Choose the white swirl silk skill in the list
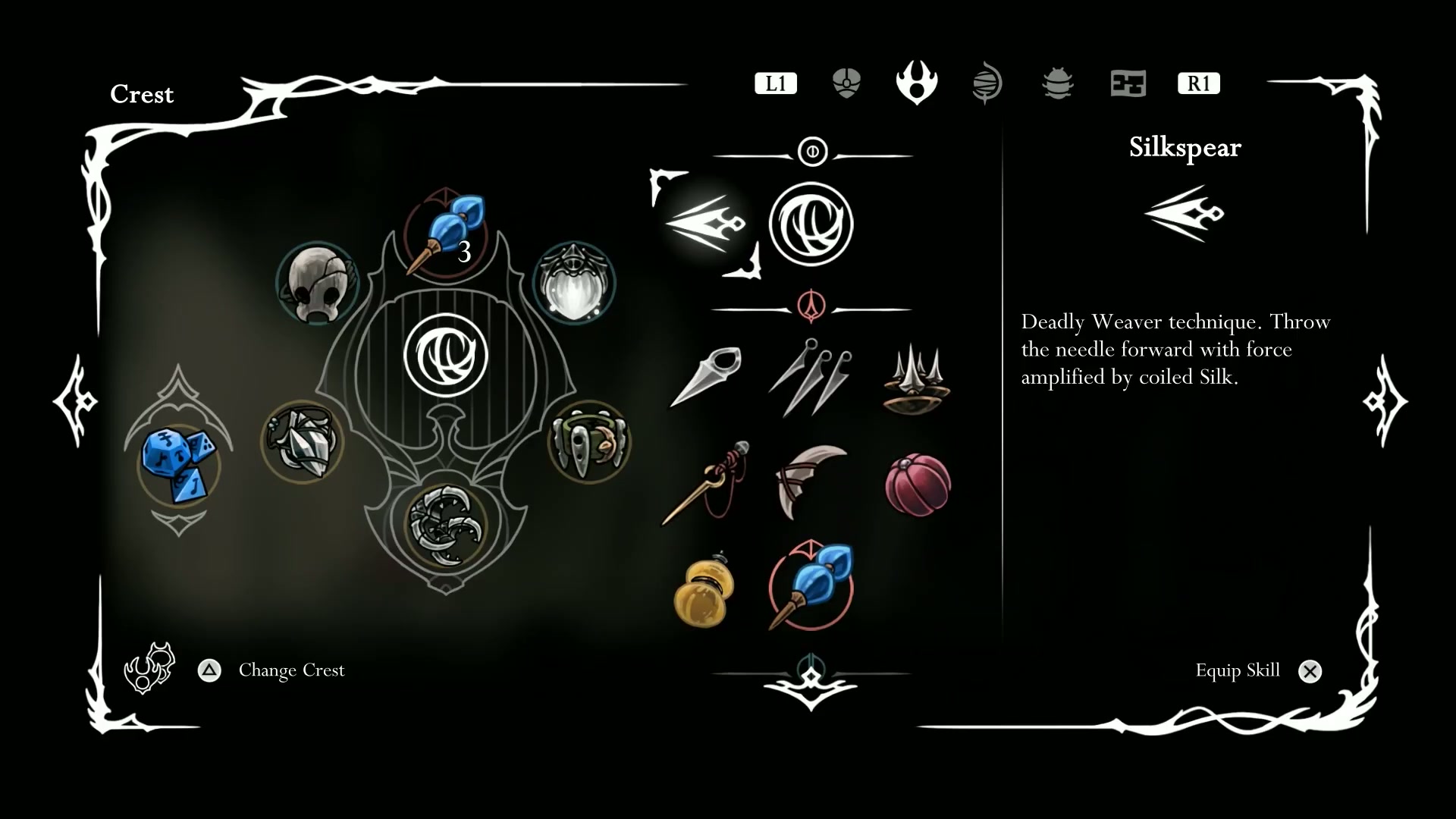1456x819 pixels. pyautogui.click(x=811, y=224)
